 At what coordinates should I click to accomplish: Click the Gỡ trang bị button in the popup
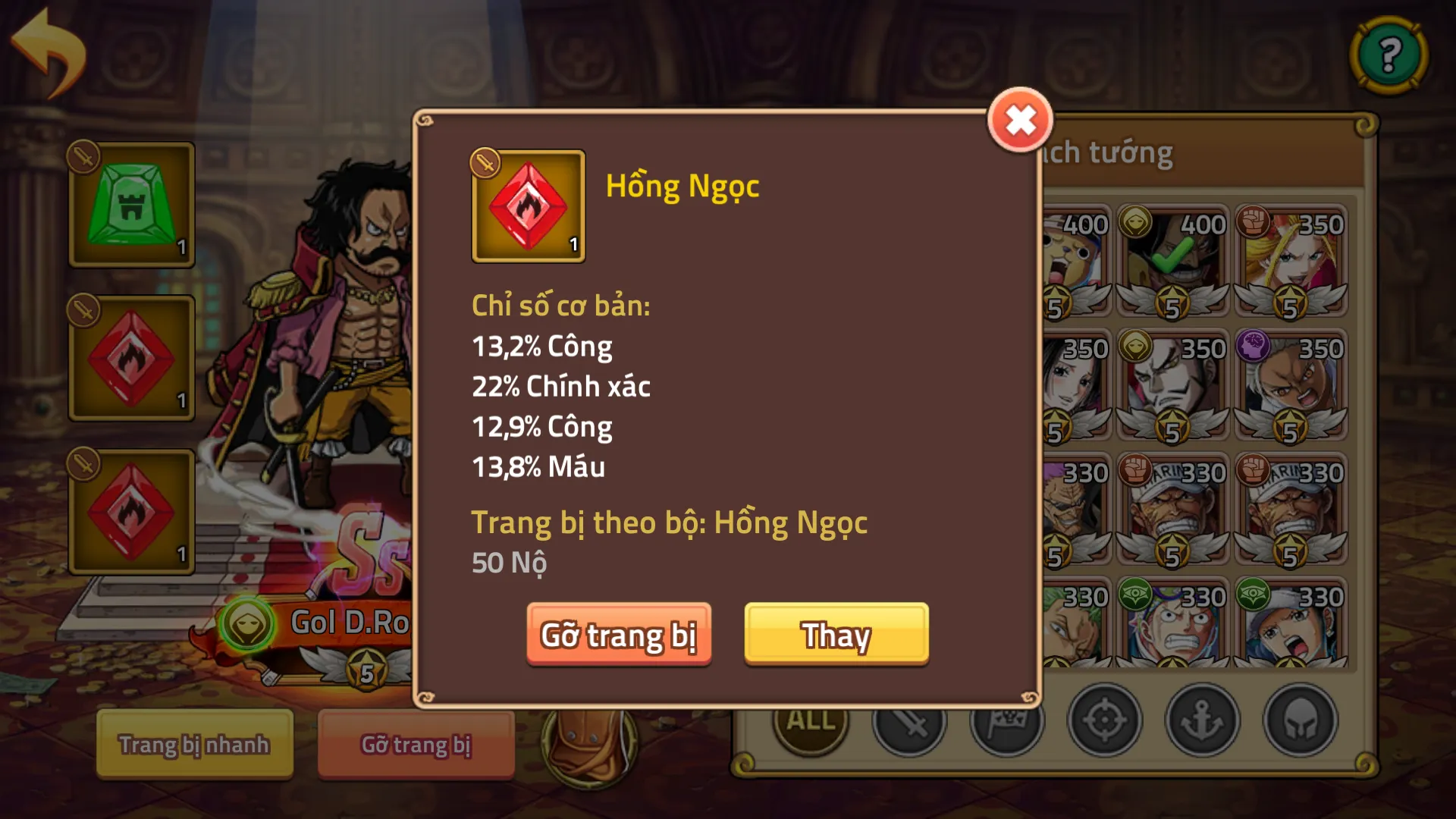coord(619,635)
